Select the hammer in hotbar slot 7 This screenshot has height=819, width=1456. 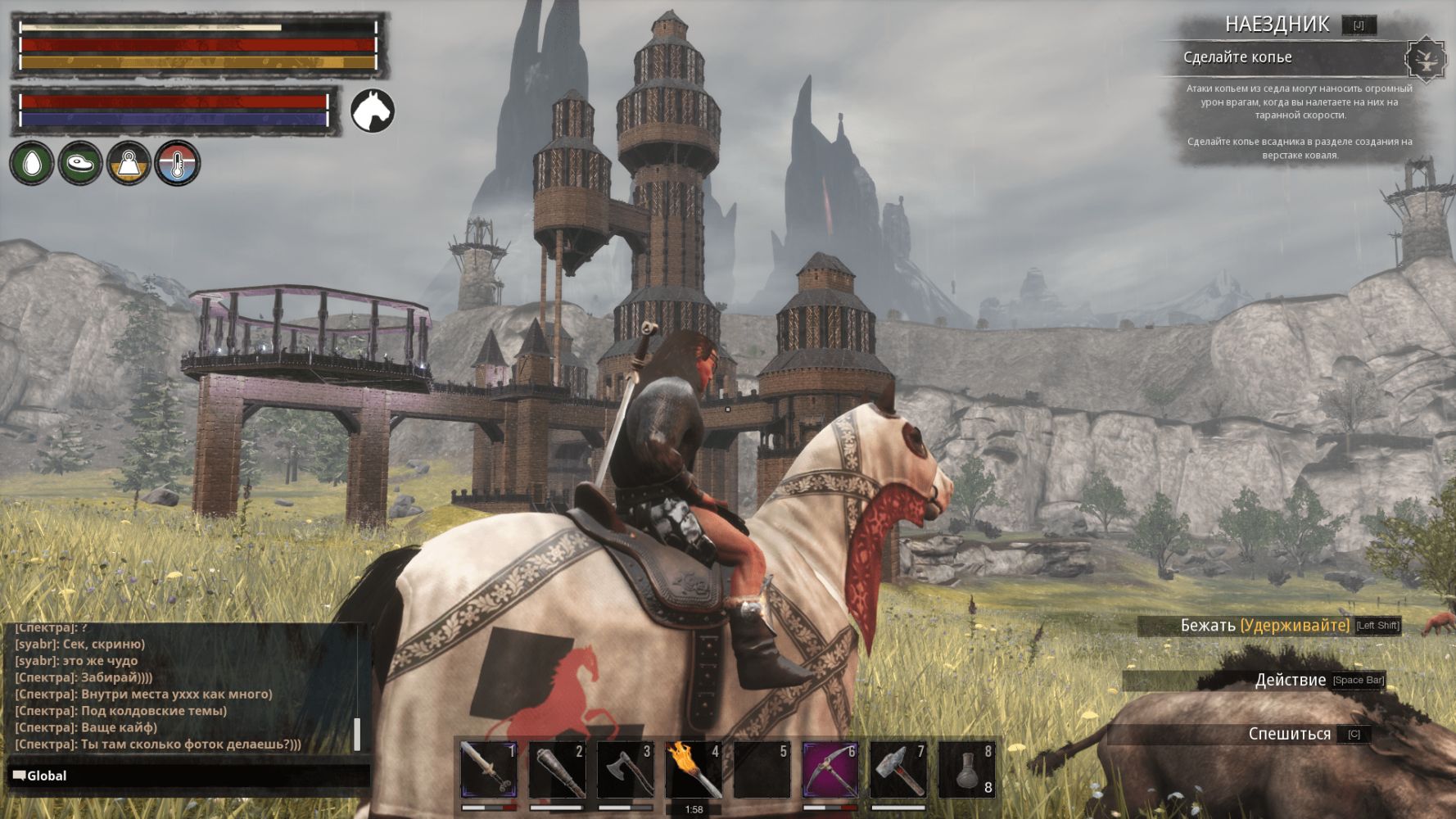pos(898,770)
